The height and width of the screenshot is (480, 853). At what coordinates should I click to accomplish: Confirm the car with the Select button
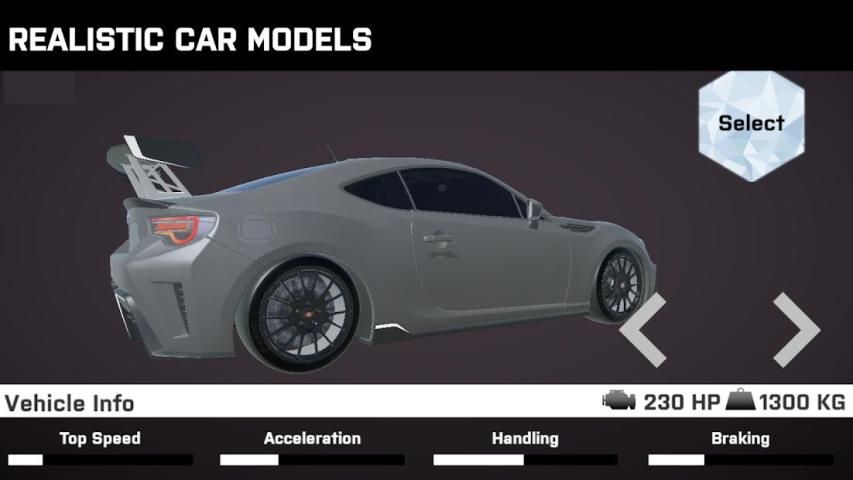click(x=751, y=125)
